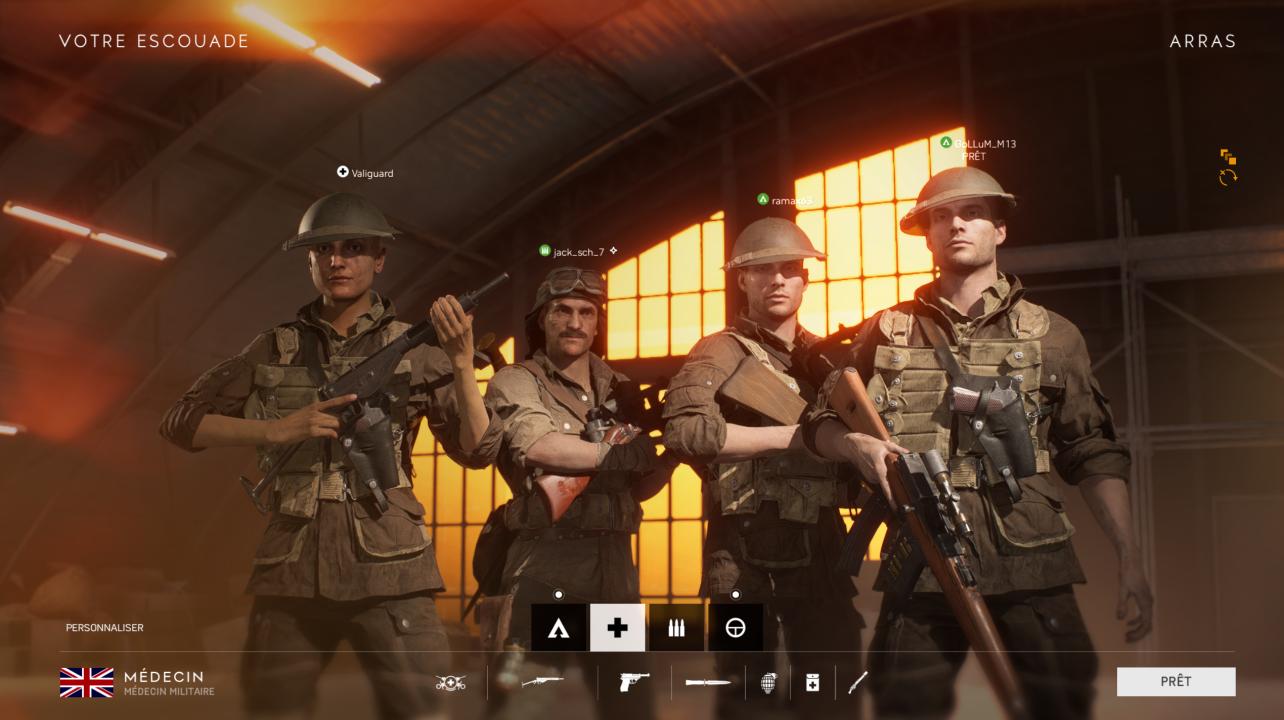Open the last melee weapon slot
The height and width of the screenshot is (720, 1284).
(x=857, y=683)
